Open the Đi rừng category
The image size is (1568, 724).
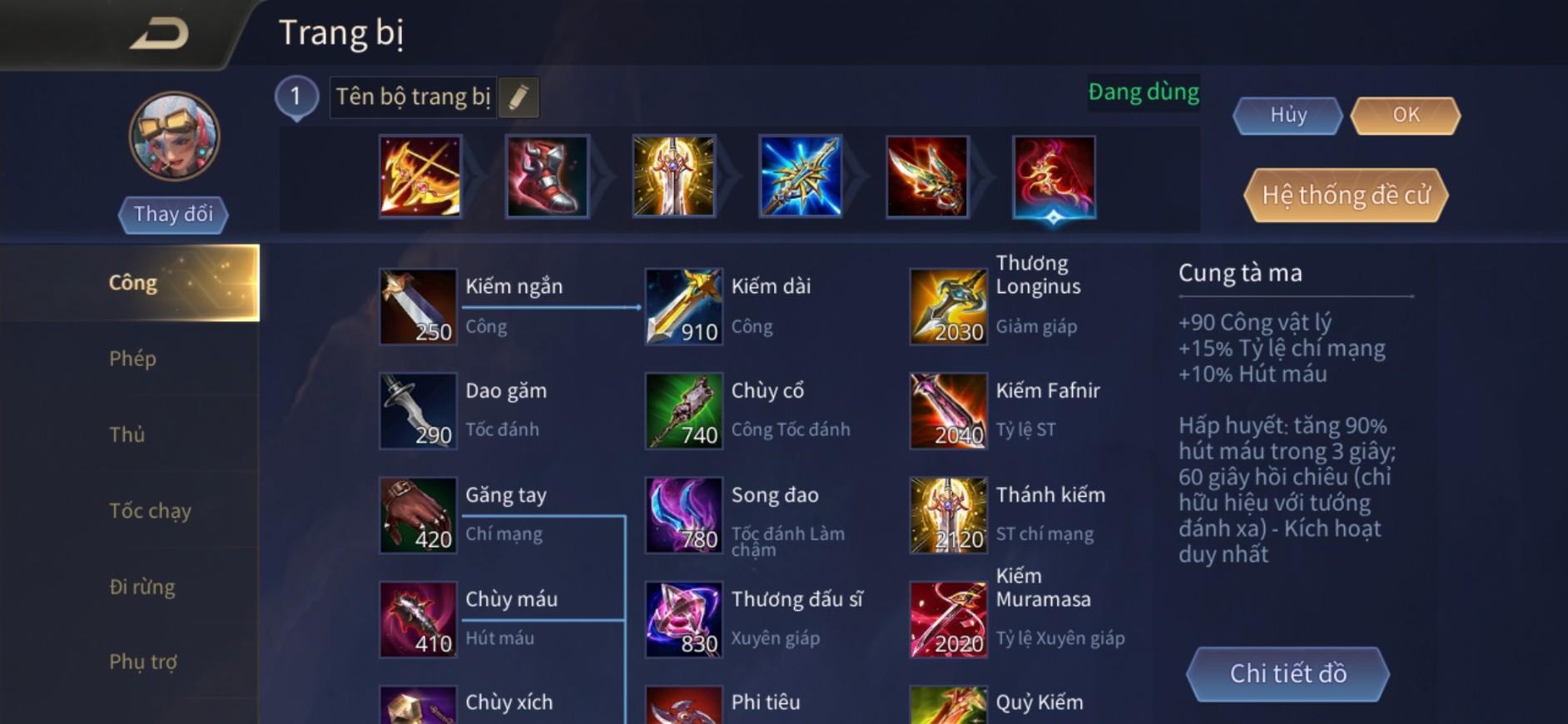143,587
